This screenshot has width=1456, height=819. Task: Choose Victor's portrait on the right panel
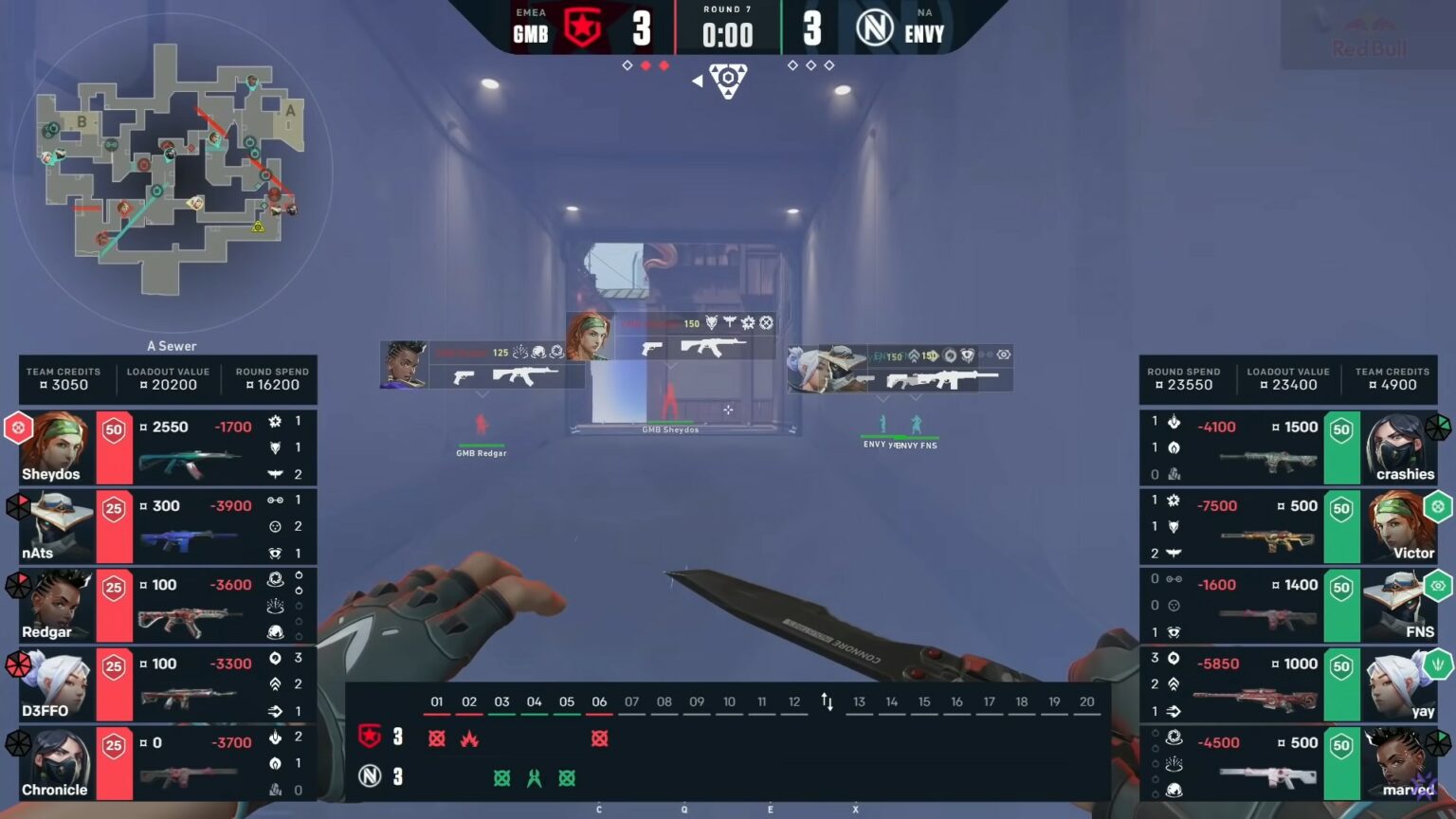(x=1399, y=527)
